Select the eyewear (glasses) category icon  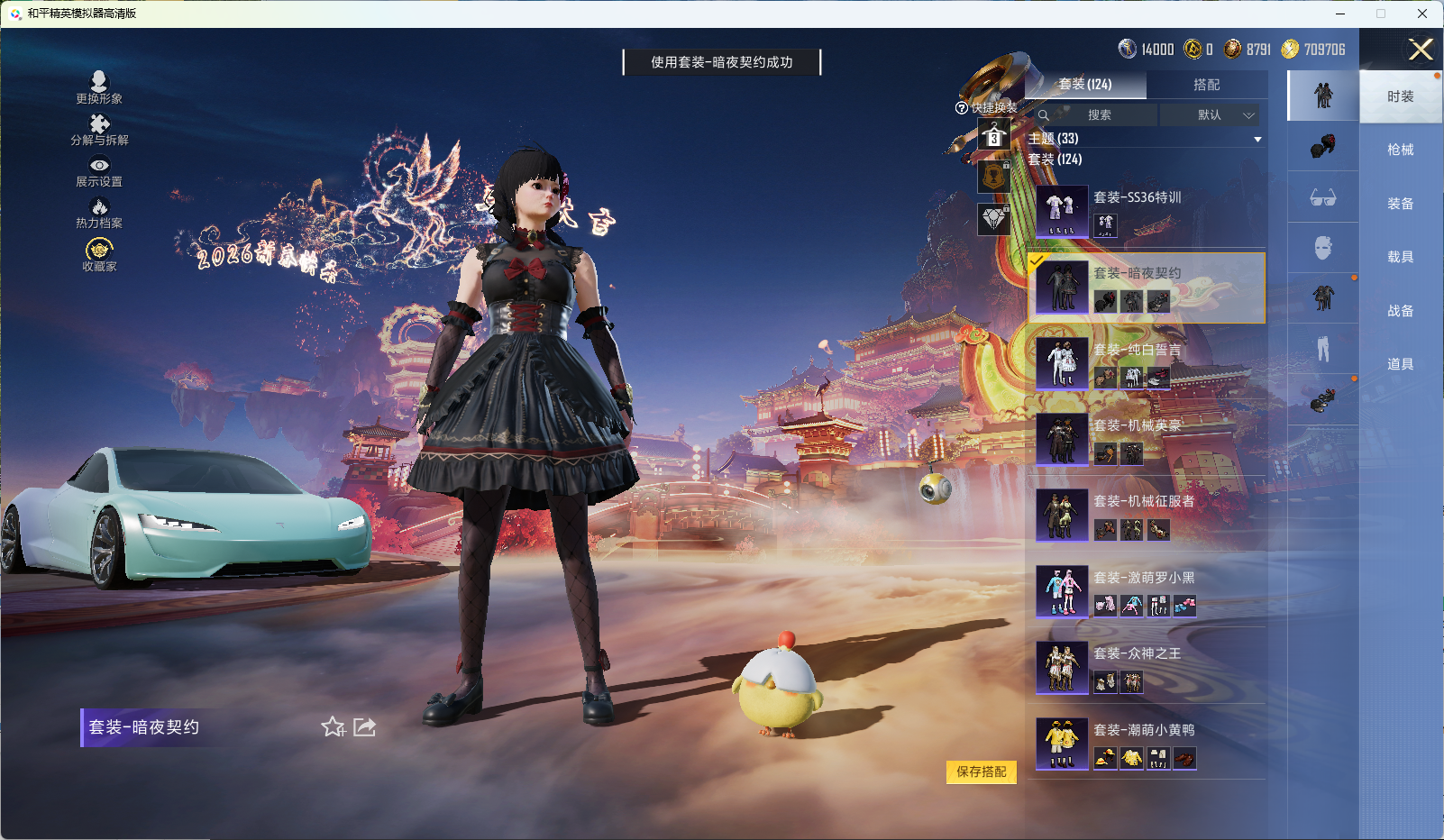(x=1322, y=198)
